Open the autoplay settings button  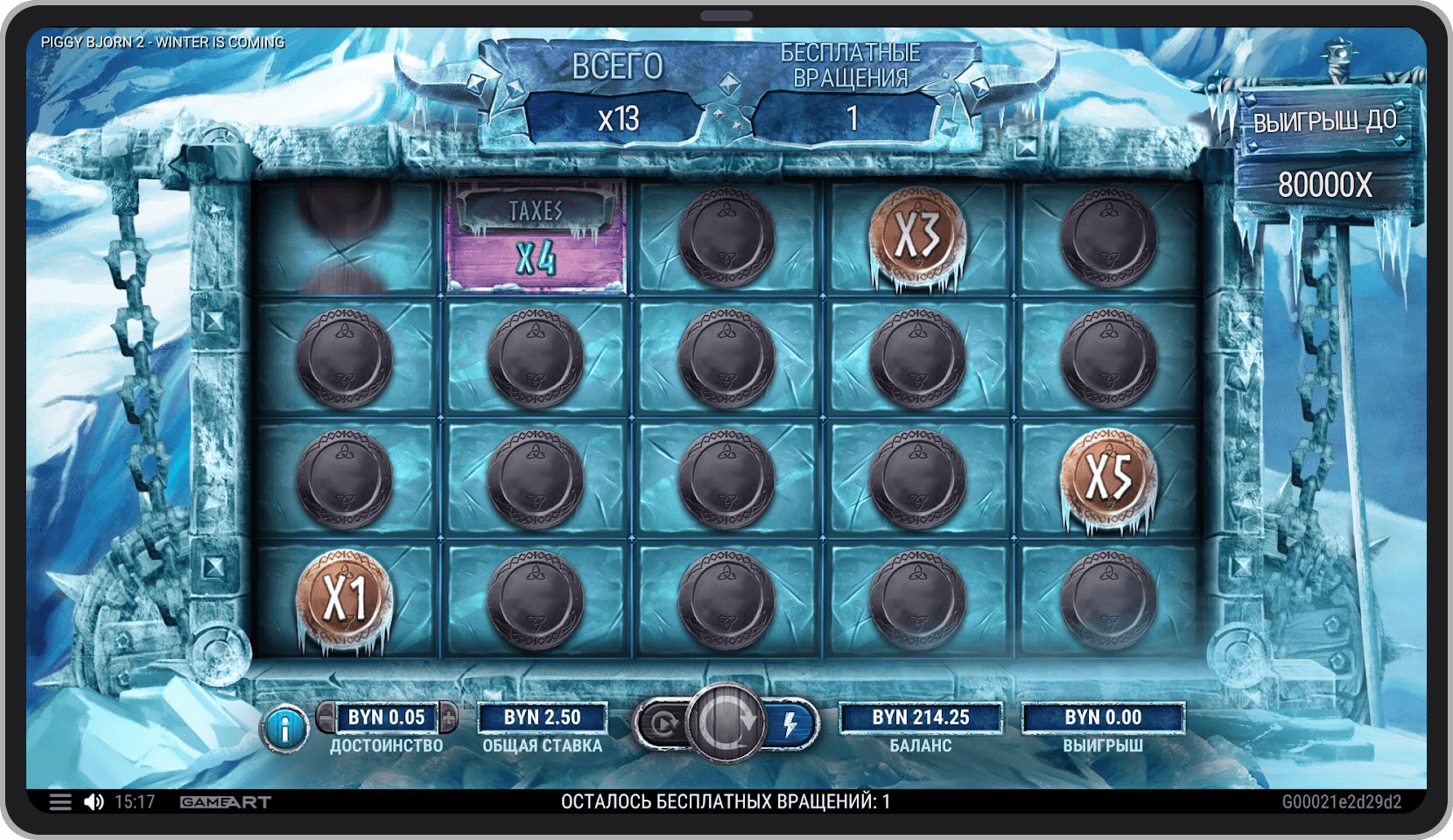coord(662,724)
